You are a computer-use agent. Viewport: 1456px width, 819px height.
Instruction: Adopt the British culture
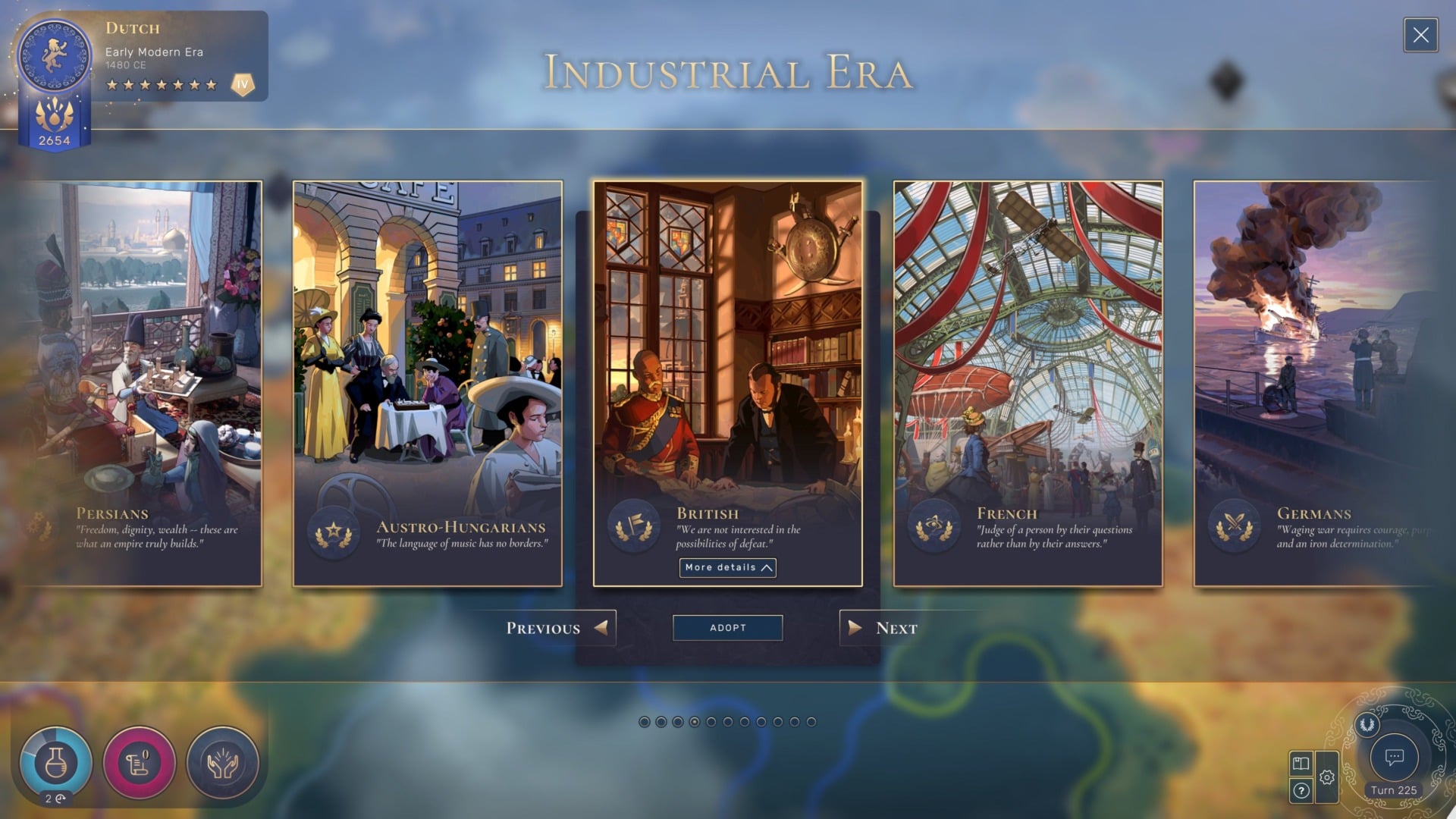tap(726, 628)
